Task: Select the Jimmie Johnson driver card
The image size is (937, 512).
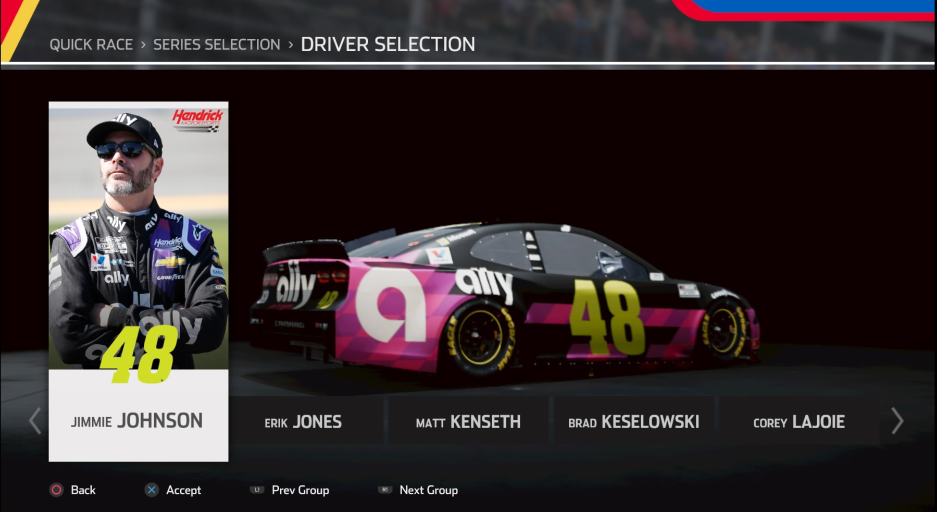Action: 138,281
